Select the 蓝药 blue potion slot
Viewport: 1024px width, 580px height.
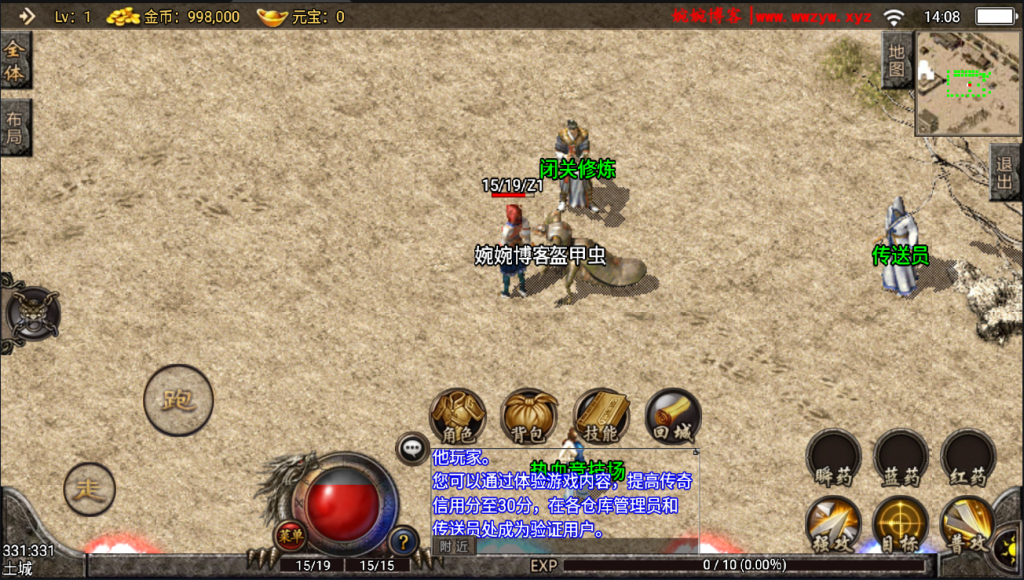pyautogui.click(x=901, y=458)
